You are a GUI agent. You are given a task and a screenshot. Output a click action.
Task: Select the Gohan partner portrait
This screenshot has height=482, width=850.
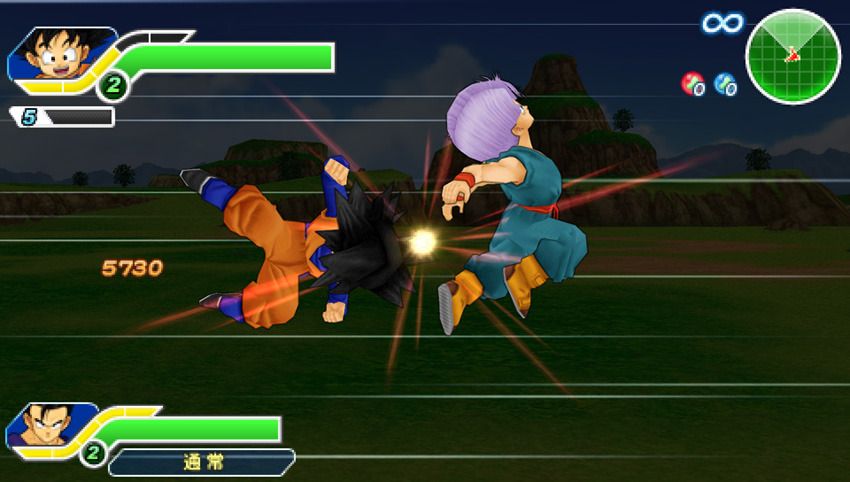coord(42,428)
